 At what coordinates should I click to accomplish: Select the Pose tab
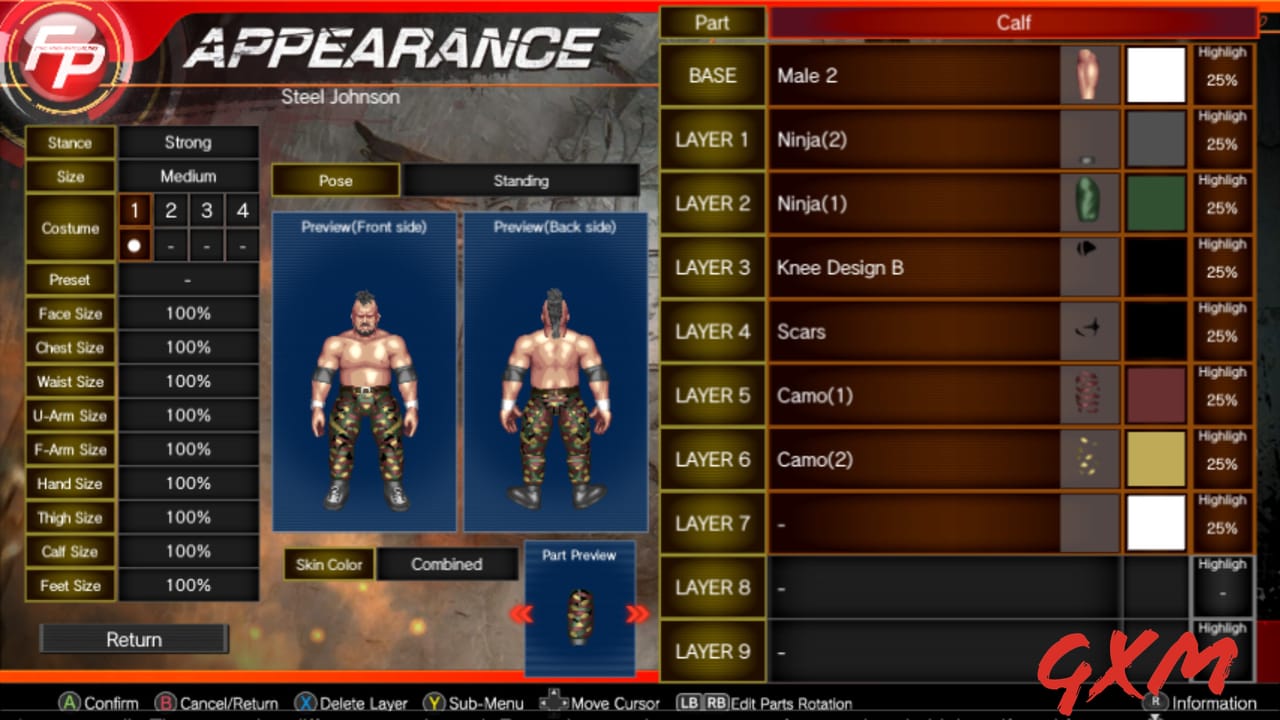333,181
